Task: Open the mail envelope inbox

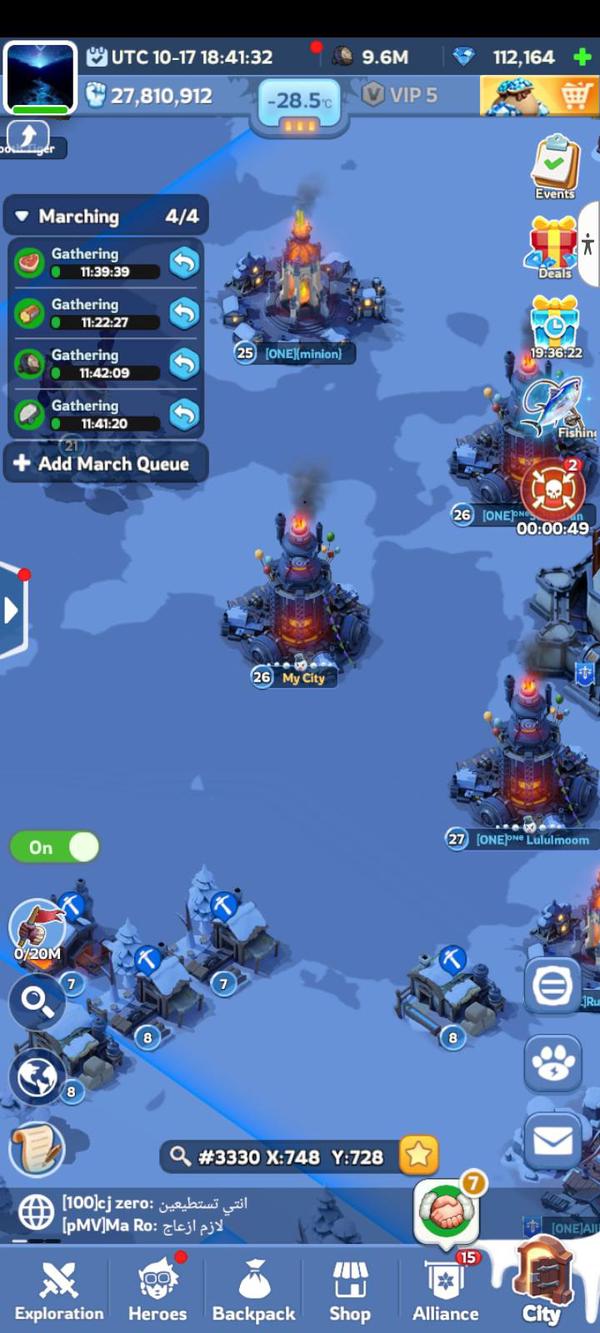Action: 553,1141
